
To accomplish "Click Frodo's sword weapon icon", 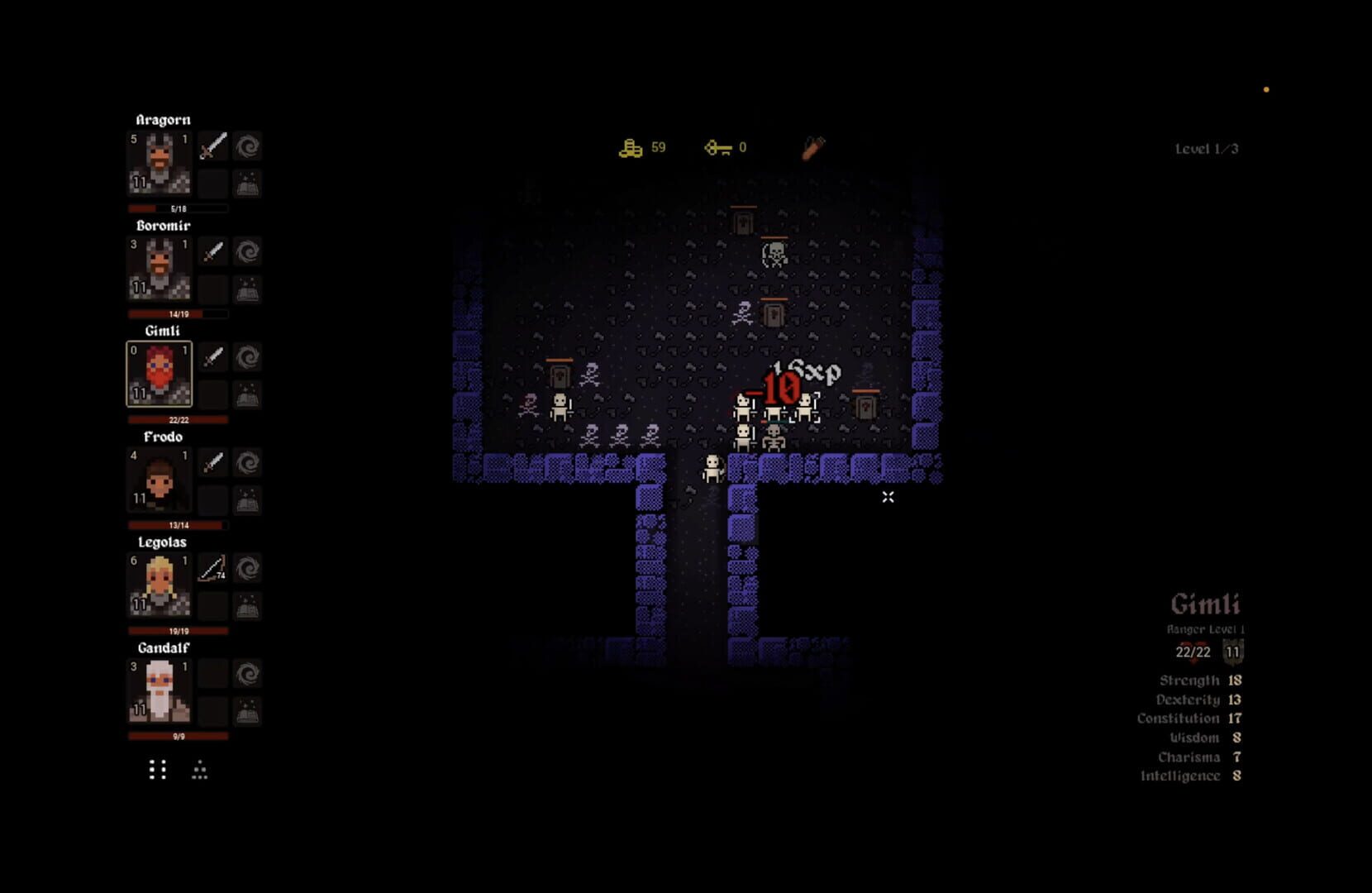I will [212, 463].
